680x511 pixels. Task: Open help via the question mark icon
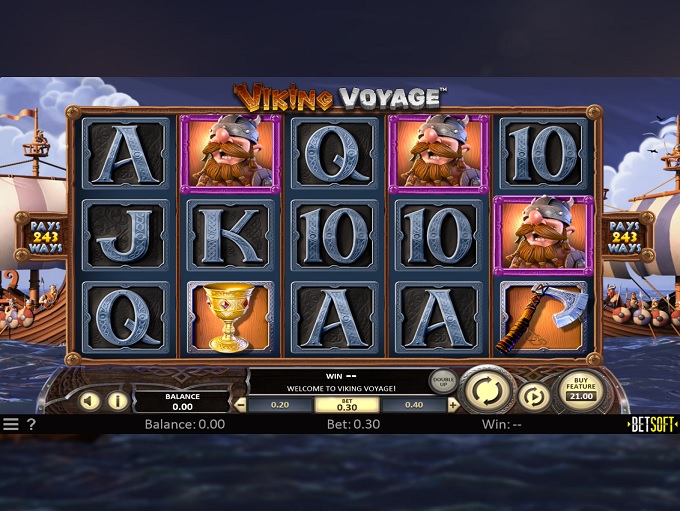coord(32,424)
